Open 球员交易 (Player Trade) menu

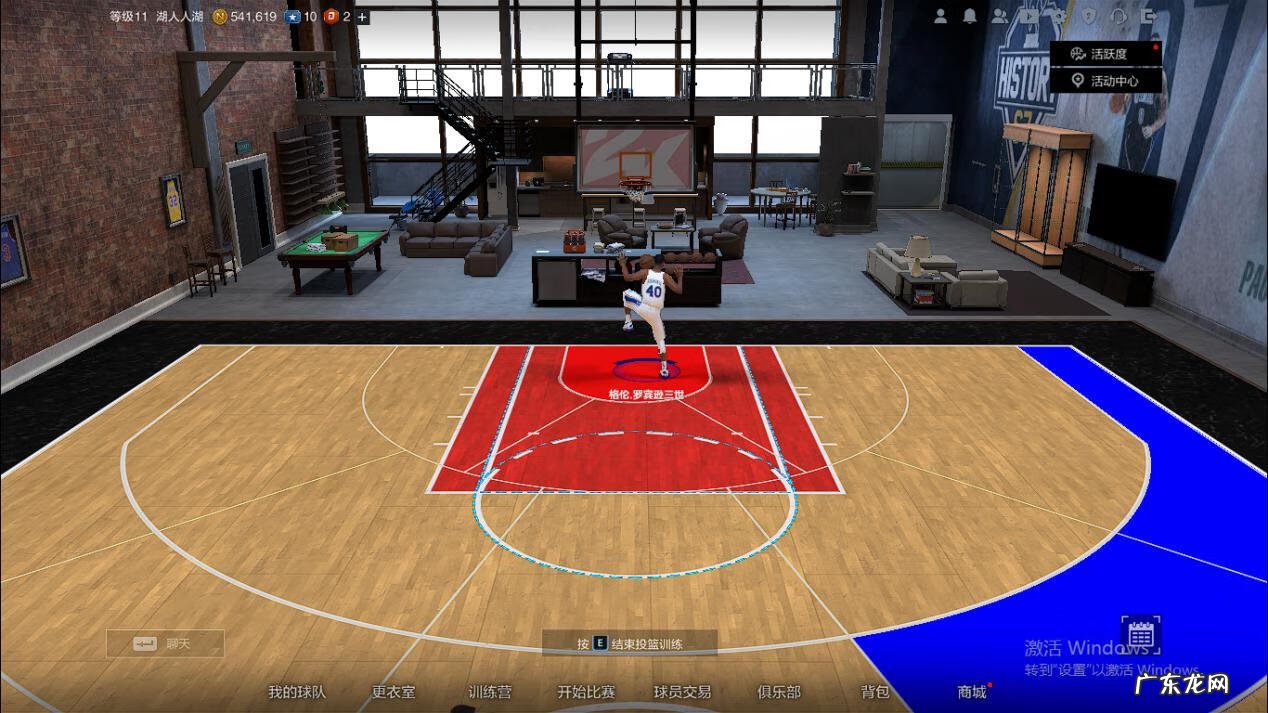click(683, 692)
